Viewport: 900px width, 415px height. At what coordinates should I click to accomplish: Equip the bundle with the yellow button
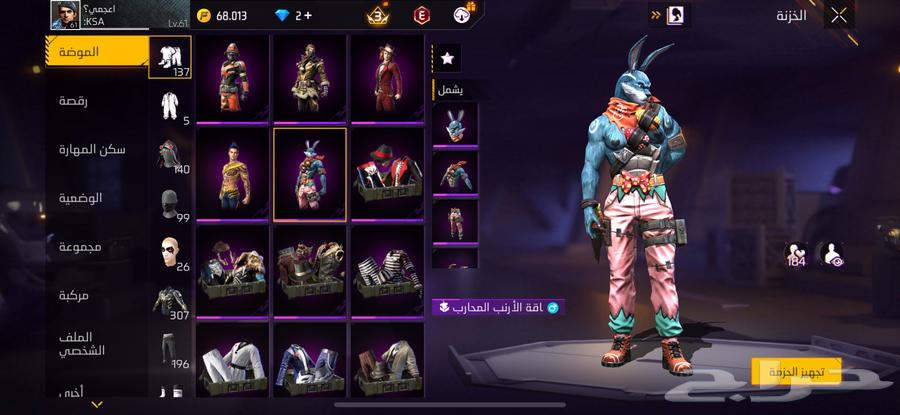796,372
